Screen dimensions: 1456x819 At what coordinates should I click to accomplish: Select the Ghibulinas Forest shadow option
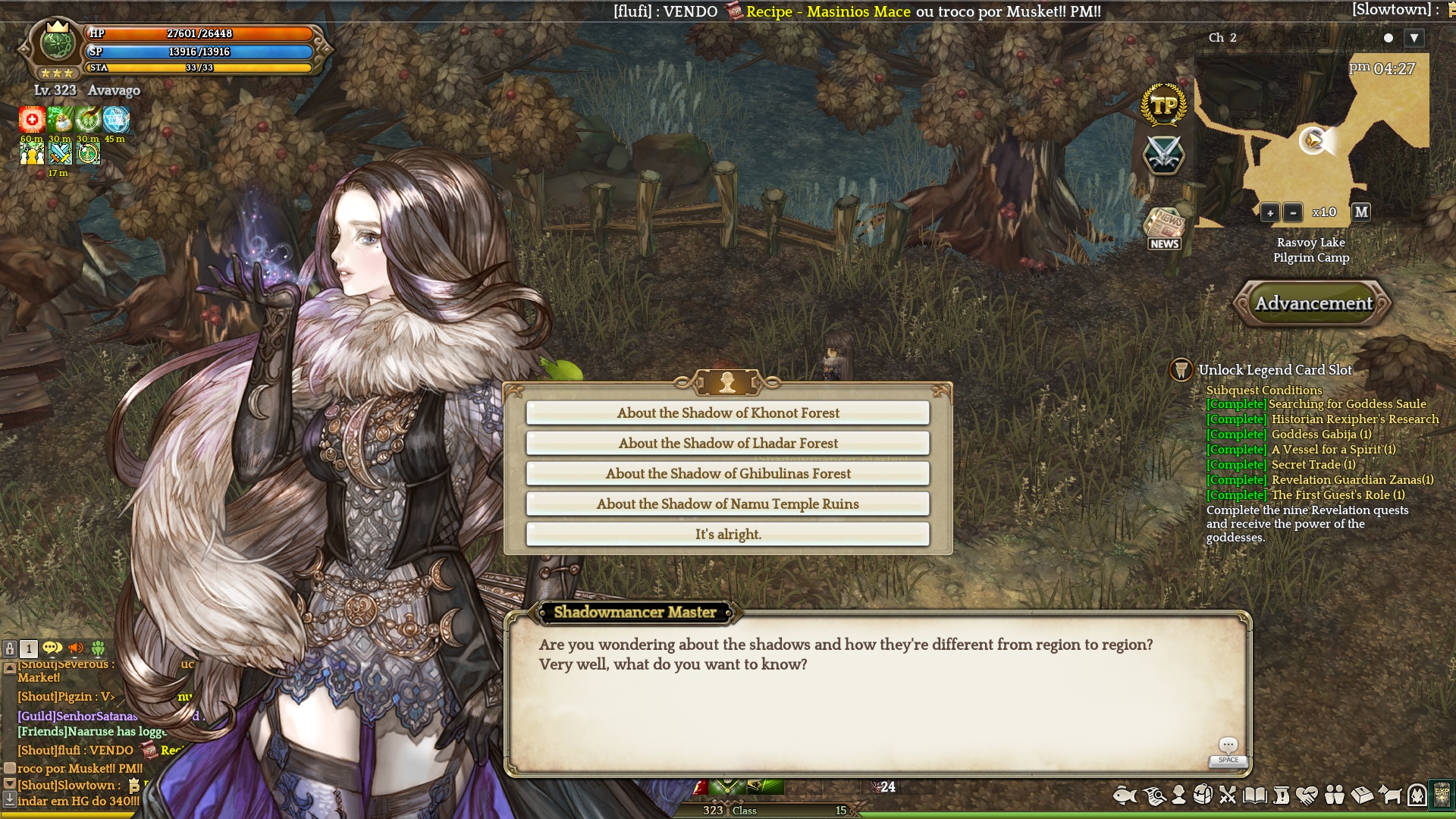727,473
